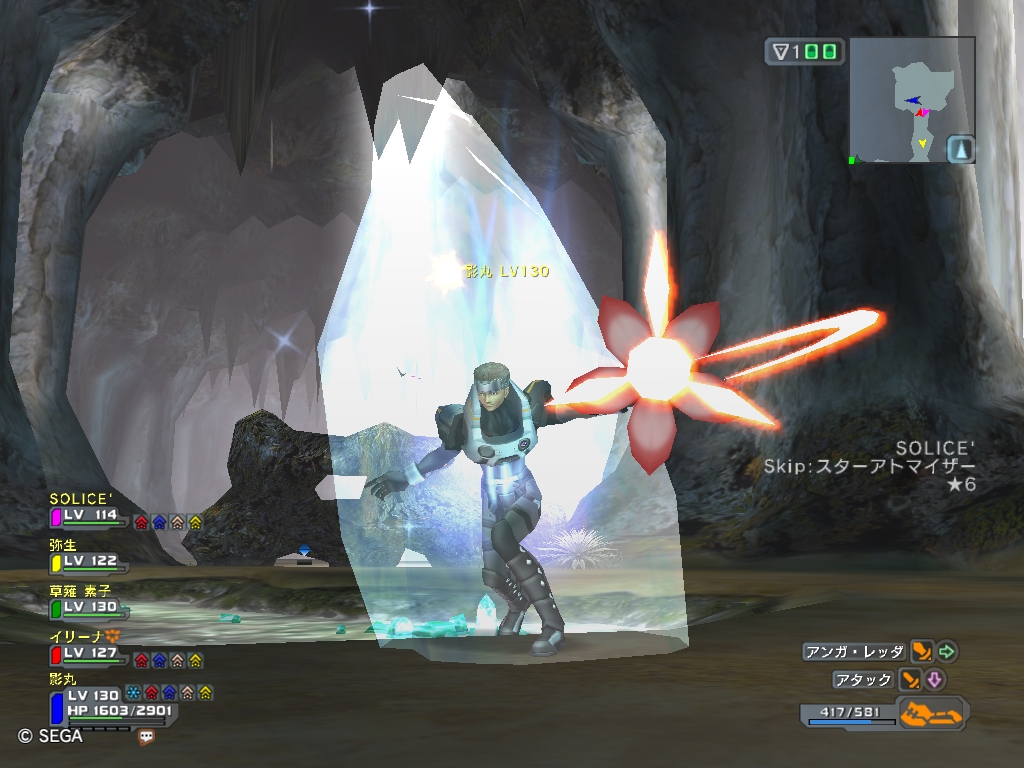The image size is (1024, 768).
Task: Click the sword icon beside アタック
Action: (x=911, y=680)
